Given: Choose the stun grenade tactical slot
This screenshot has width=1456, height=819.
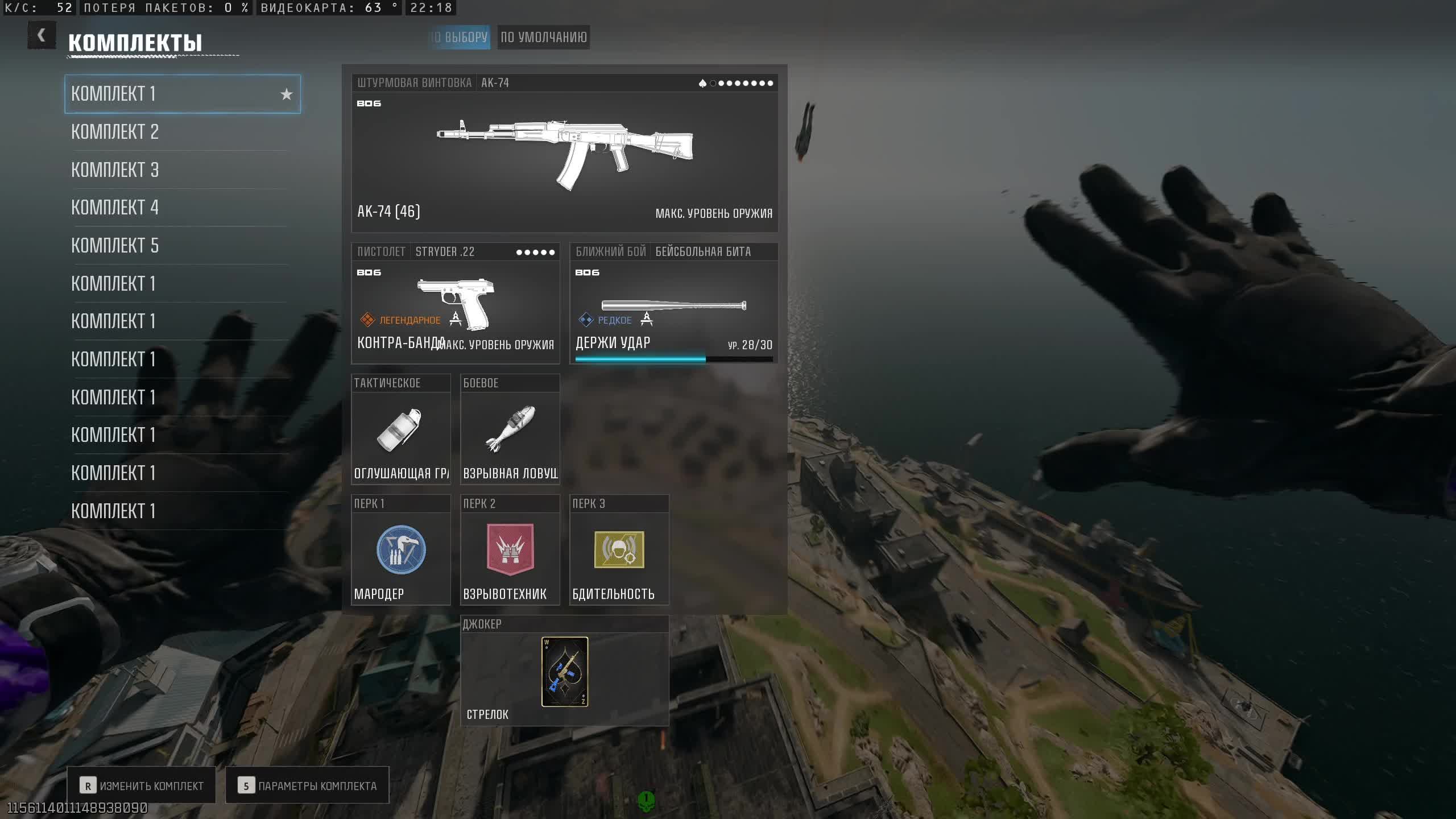Looking at the screenshot, I should 401,430.
